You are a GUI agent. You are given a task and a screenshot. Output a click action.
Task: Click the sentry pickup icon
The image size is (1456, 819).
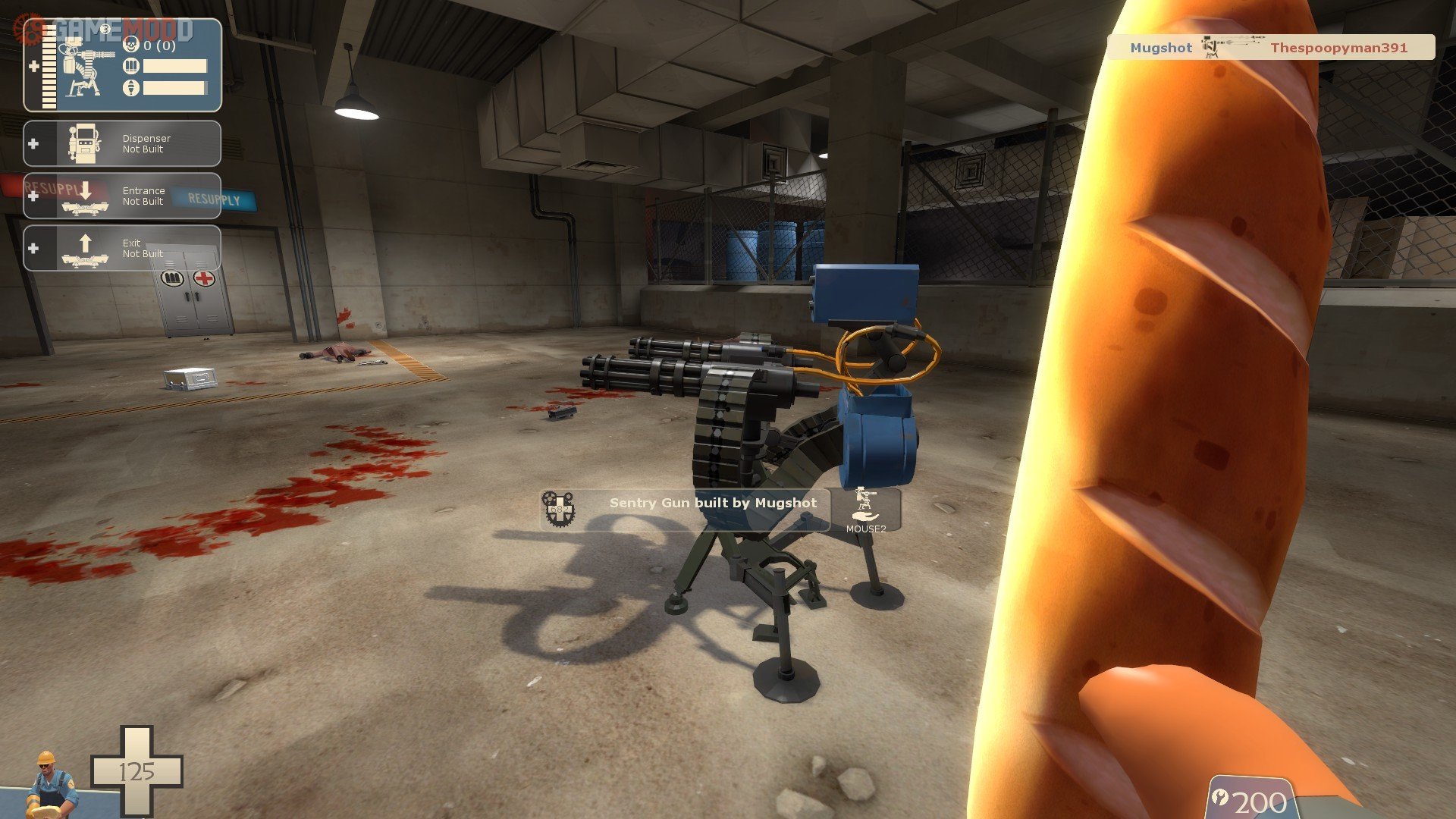864,505
